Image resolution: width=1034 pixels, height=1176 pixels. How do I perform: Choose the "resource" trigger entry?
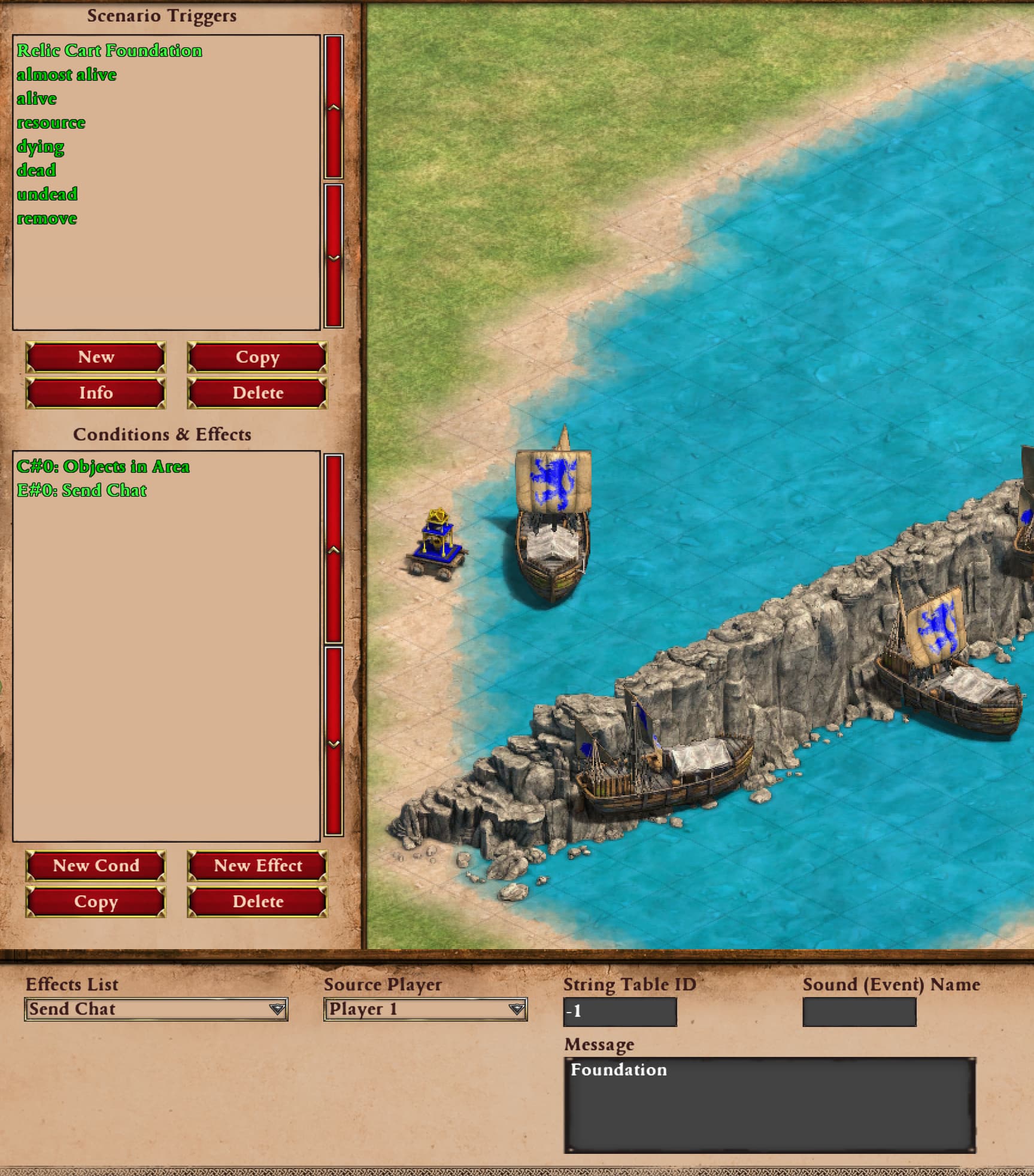(51, 123)
